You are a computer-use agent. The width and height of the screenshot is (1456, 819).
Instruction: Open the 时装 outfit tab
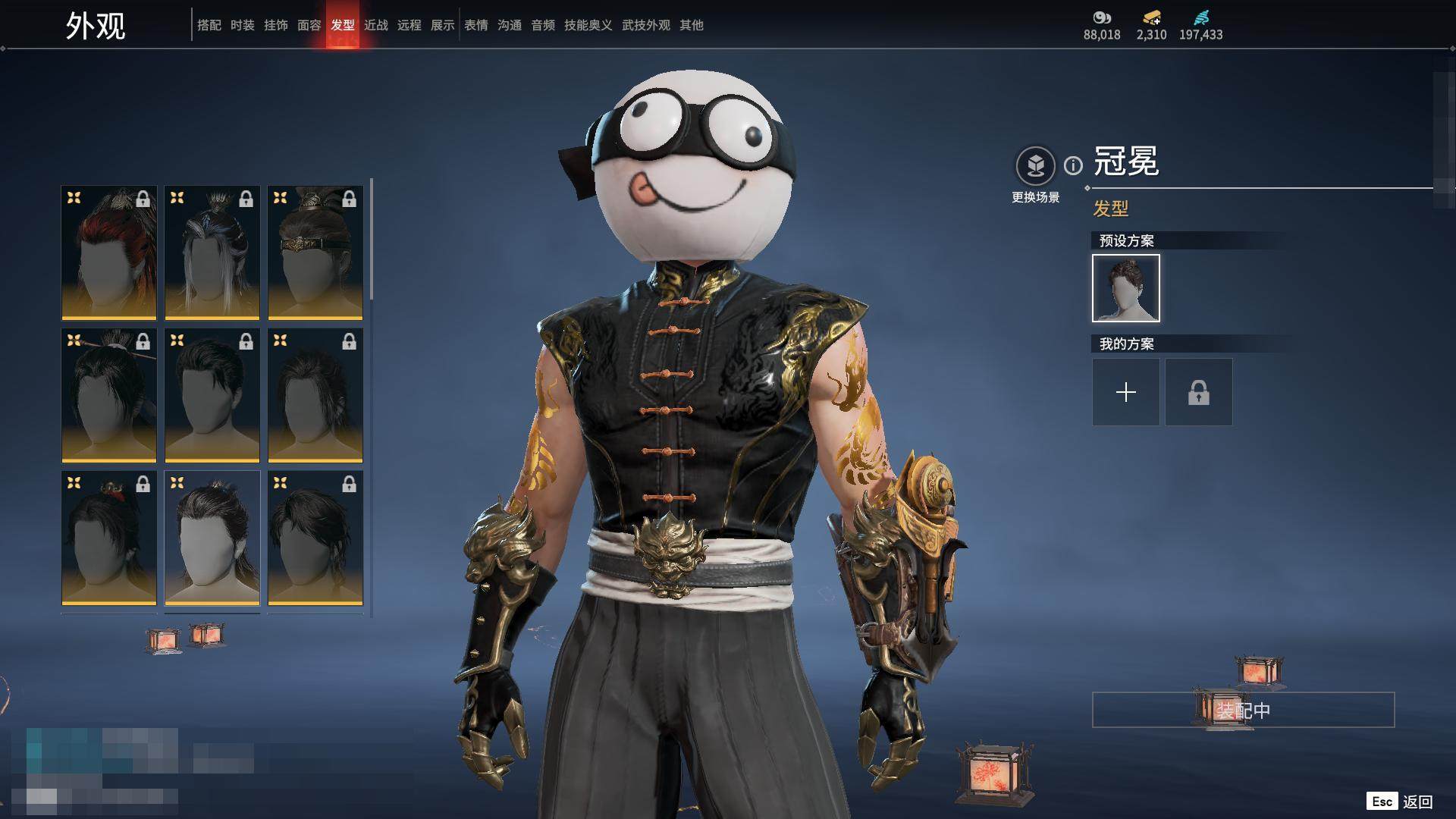pos(242,25)
